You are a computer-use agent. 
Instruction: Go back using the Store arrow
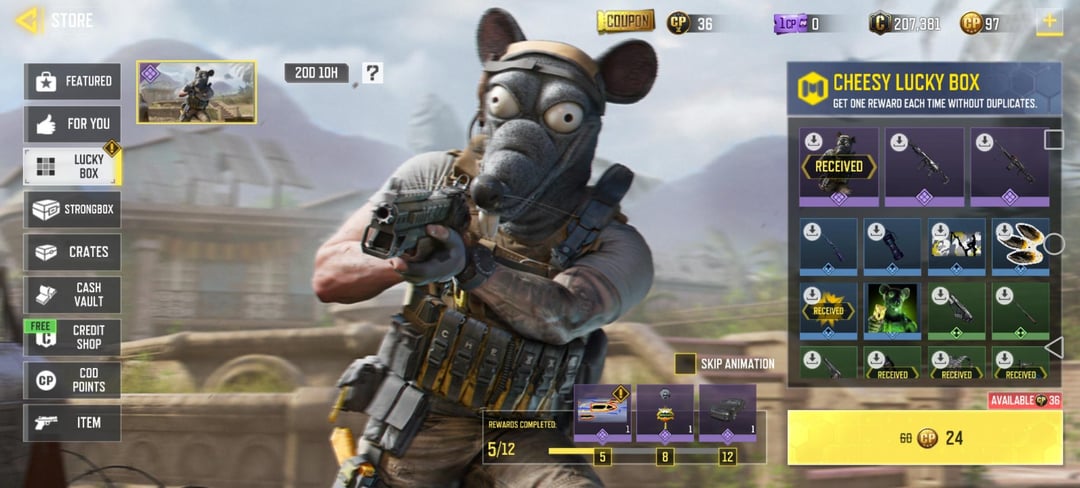click(28, 20)
